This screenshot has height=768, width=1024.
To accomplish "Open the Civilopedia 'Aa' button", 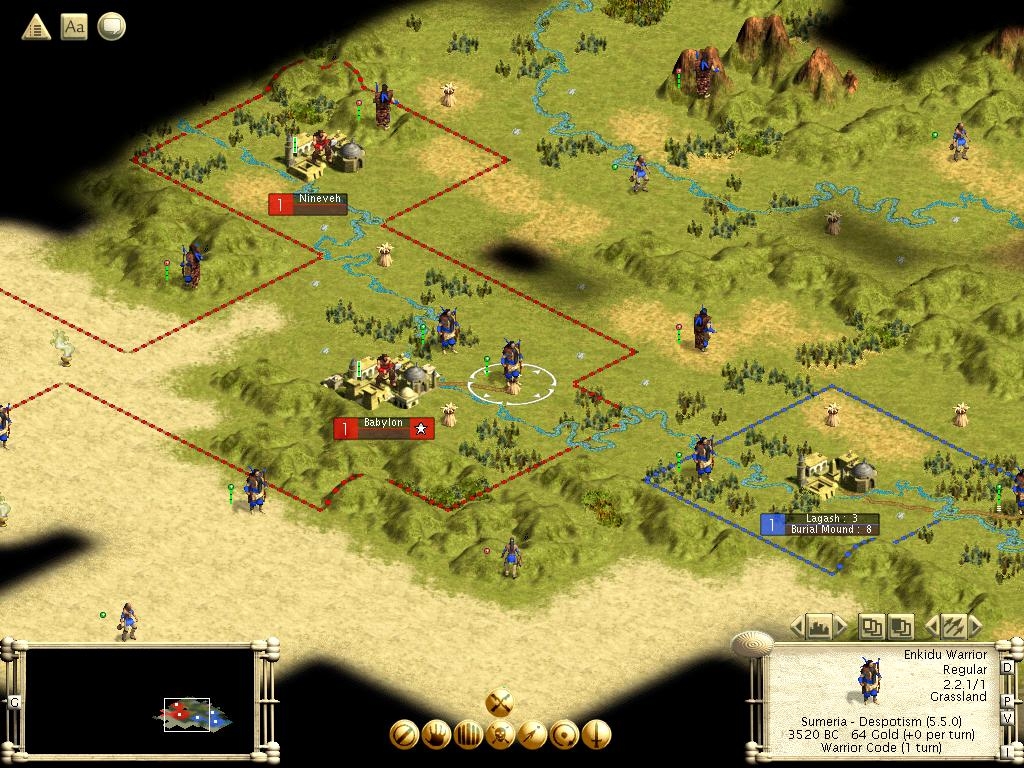I will pyautogui.click(x=74, y=27).
